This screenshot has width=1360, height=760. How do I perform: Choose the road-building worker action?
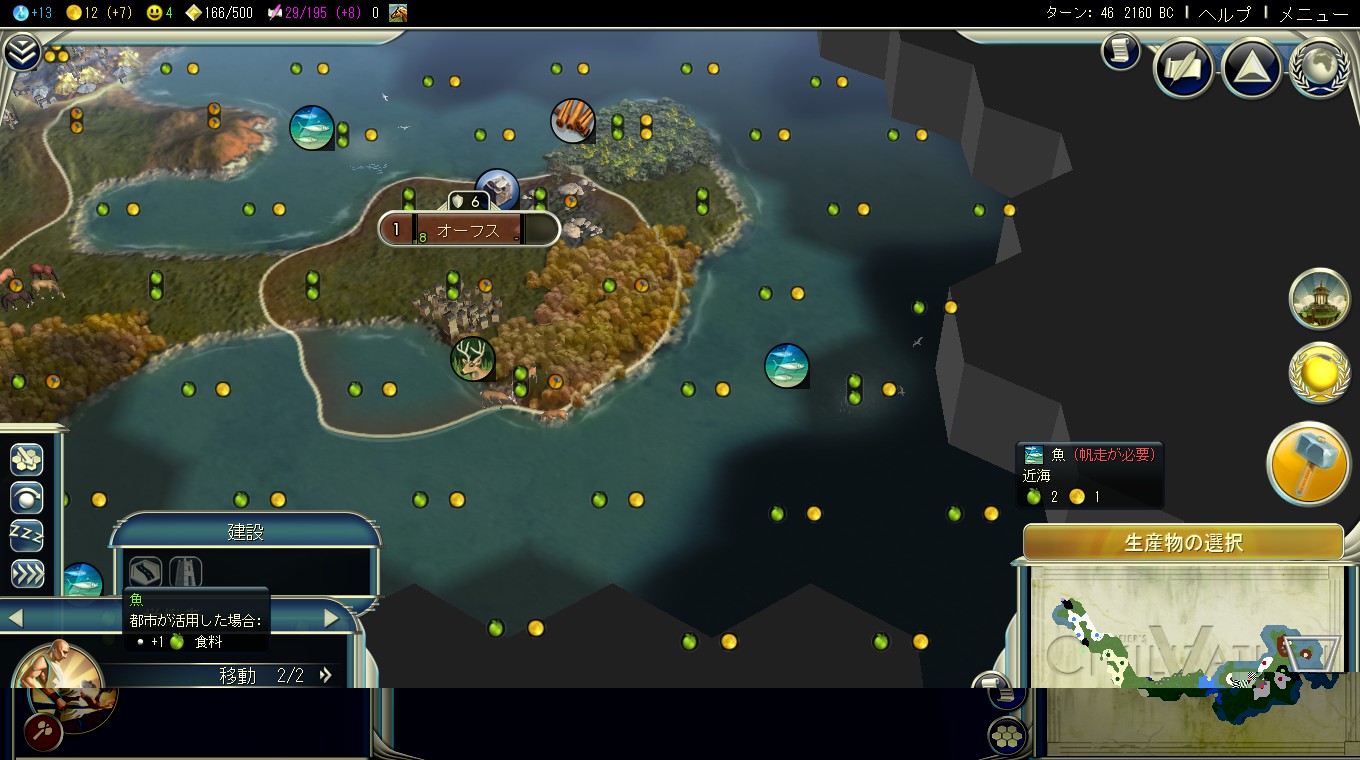point(146,571)
